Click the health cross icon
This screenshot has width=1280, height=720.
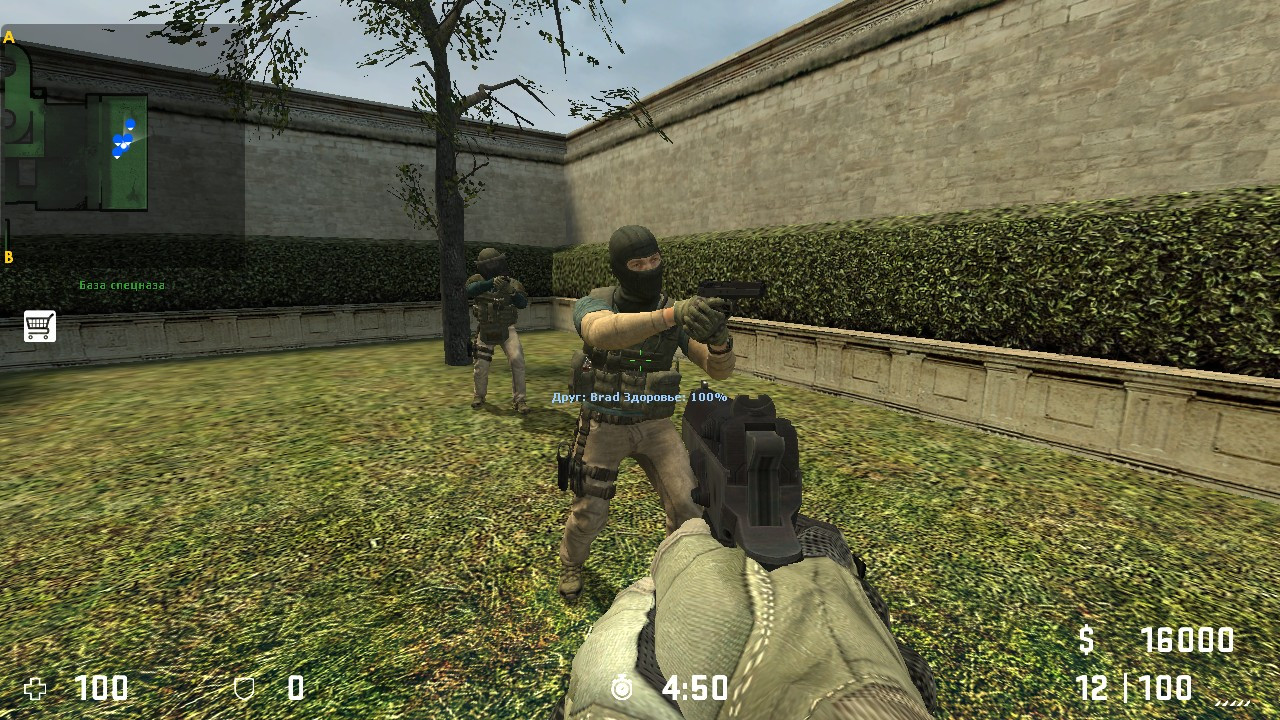(35, 690)
